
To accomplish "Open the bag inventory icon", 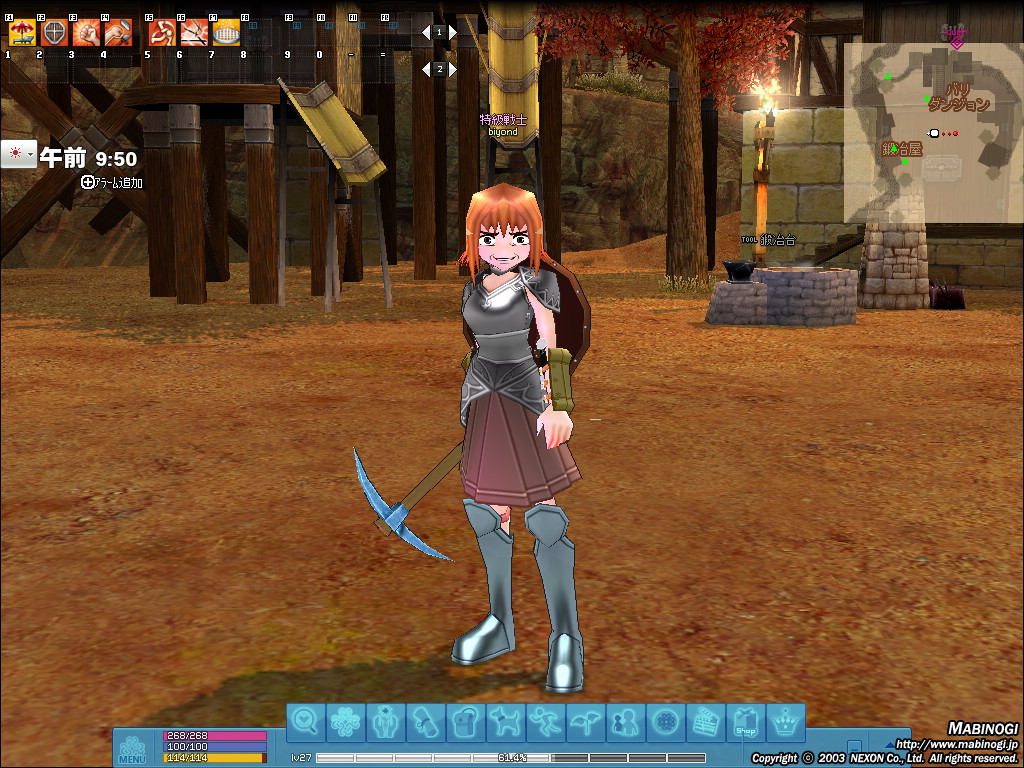I will pyautogui.click(x=463, y=722).
